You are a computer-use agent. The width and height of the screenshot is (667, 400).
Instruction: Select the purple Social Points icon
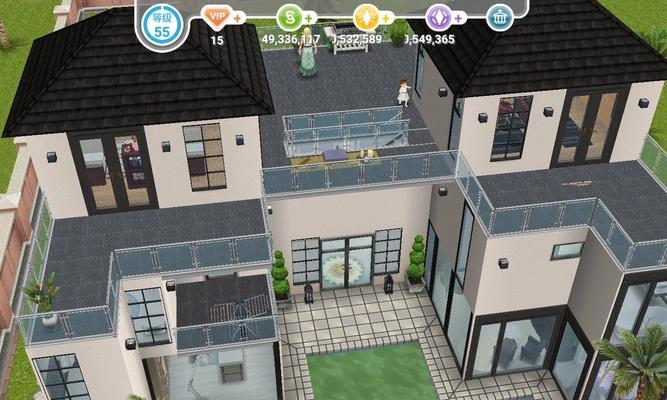tap(438, 17)
